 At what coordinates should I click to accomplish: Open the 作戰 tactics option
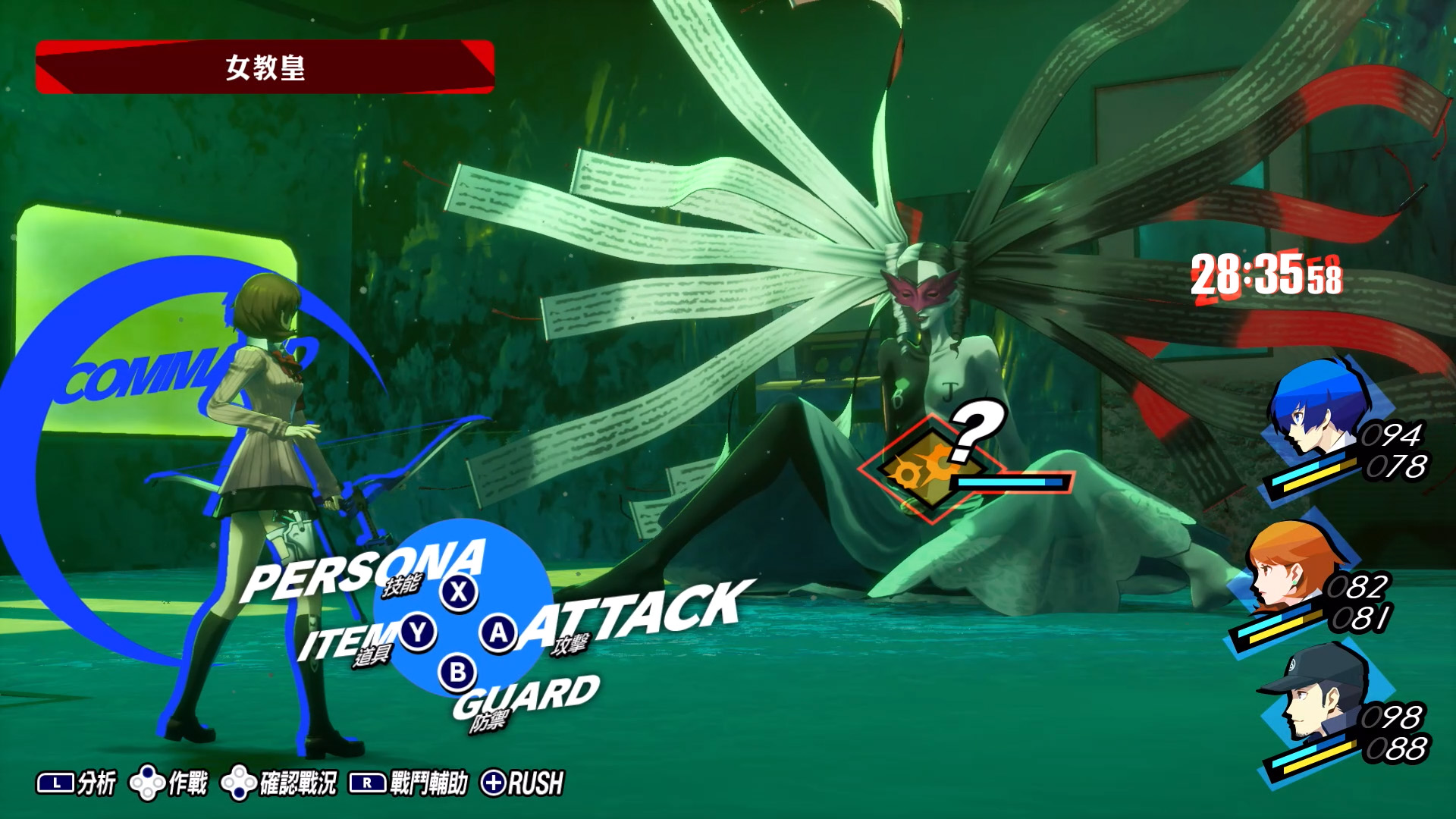169,783
